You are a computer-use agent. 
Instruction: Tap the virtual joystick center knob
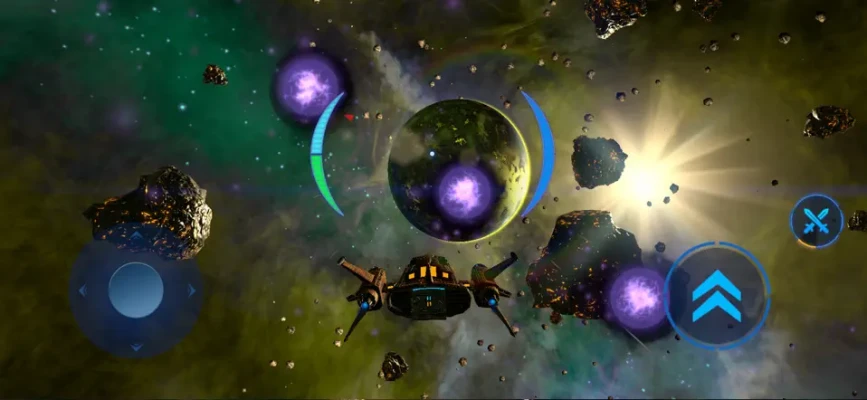click(136, 290)
